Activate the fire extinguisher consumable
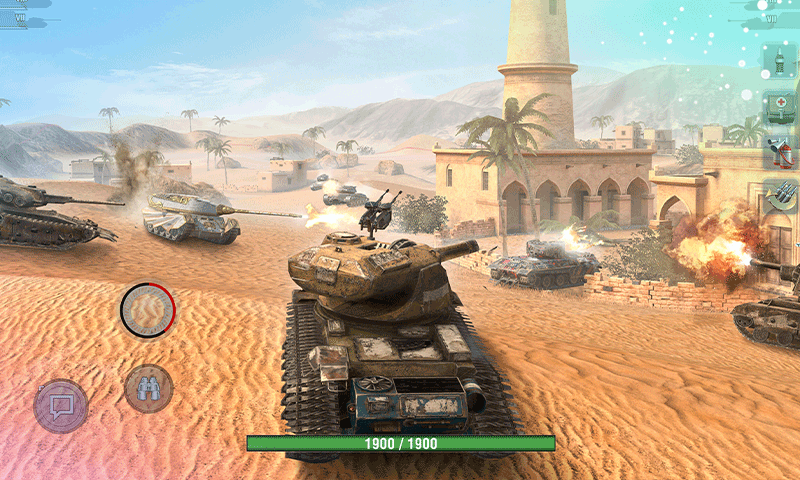The width and height of the screenshot is (800, 480). pos(779,152)
